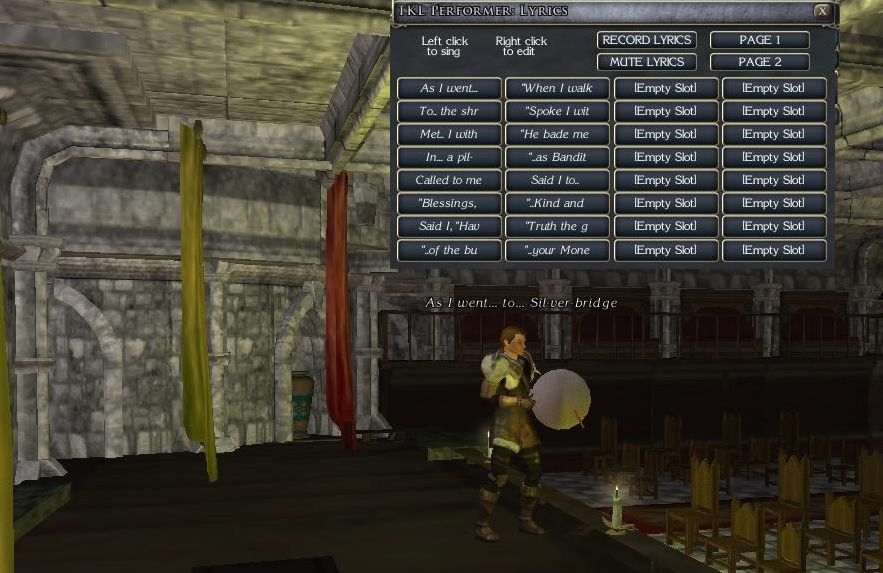Sing the "..your Mone" lyric
Image resolution: width=883 pixels, height=573 pixels.
pos(557,250)
